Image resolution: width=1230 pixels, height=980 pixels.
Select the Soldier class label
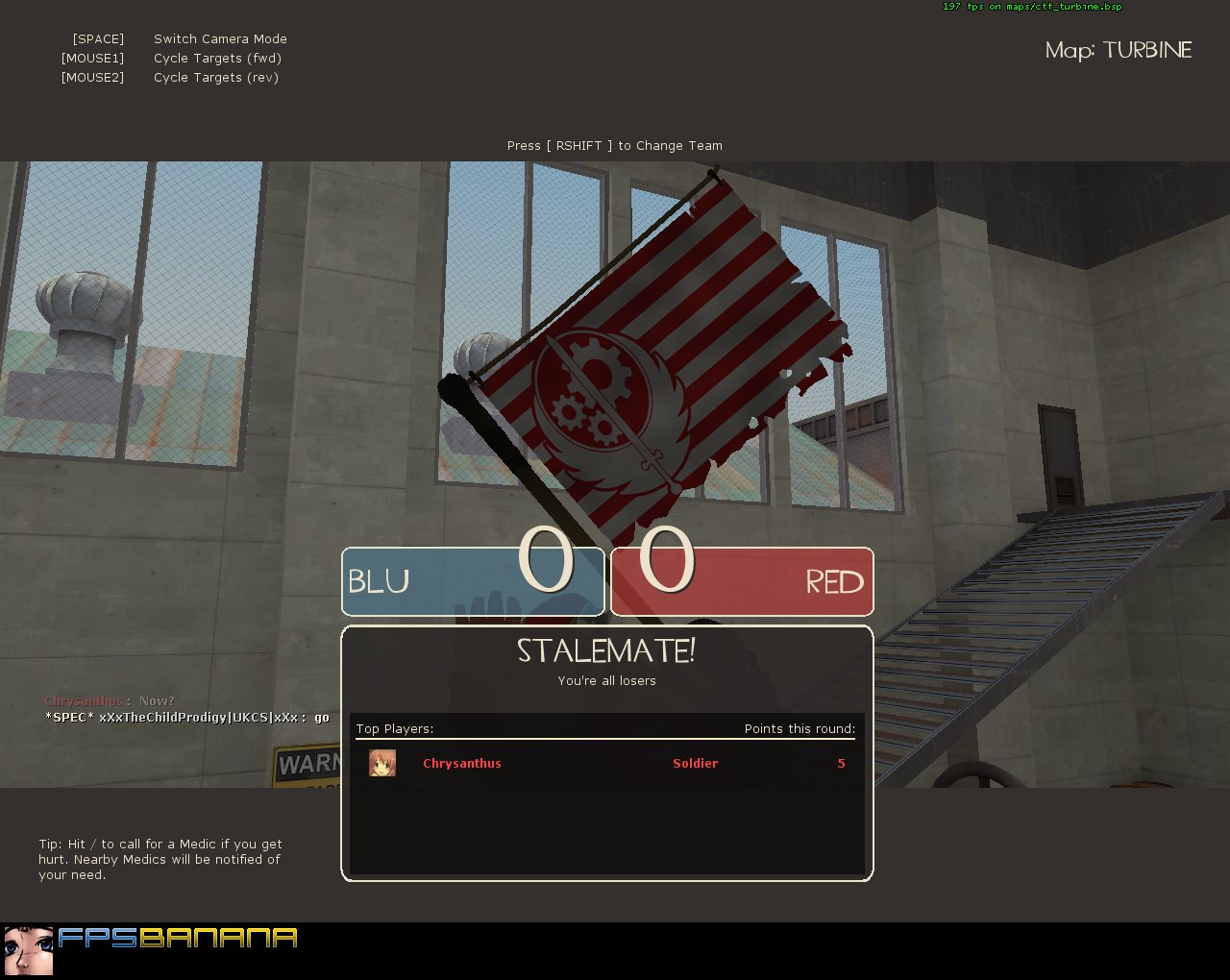click(x=695, y=763)
